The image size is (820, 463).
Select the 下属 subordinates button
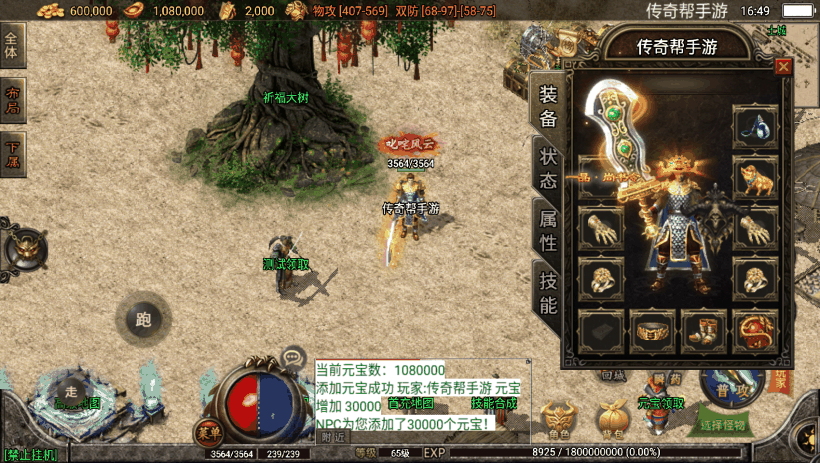tap(12, 155)
